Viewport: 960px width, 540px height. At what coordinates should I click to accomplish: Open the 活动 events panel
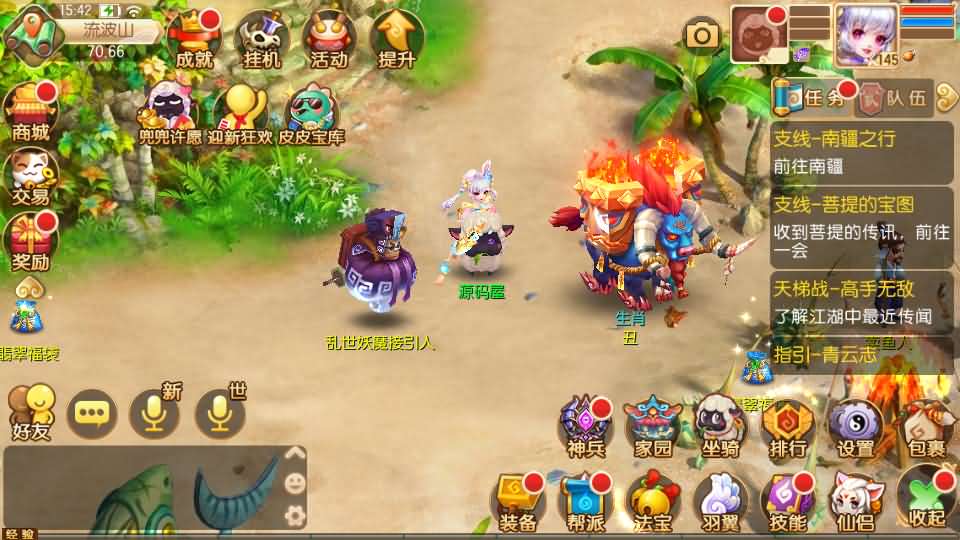pyautogui.click(x=329, y=40)
